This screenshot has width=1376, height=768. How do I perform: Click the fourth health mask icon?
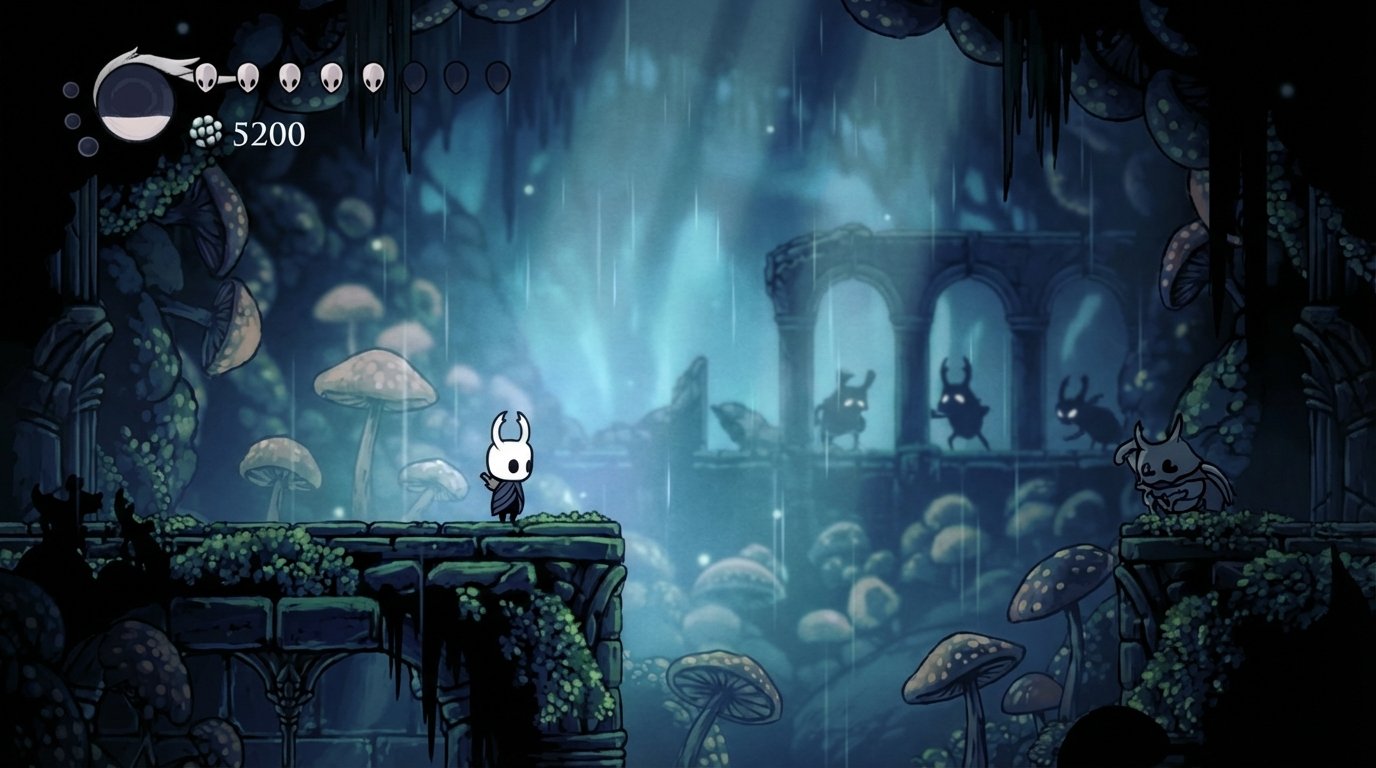tap(331, 76)
